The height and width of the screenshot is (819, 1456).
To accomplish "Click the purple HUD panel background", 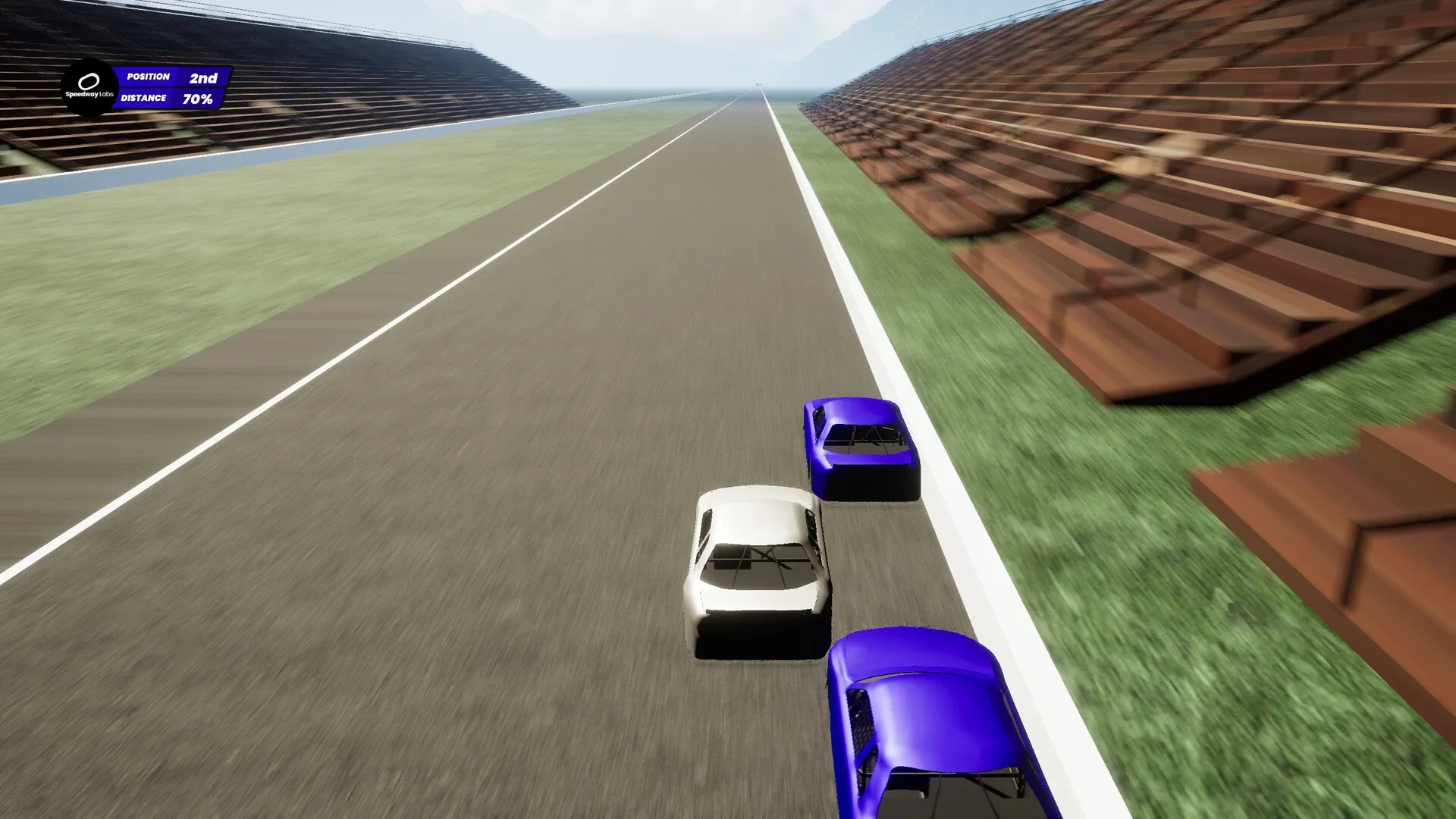I will click(x=168, y=87).
